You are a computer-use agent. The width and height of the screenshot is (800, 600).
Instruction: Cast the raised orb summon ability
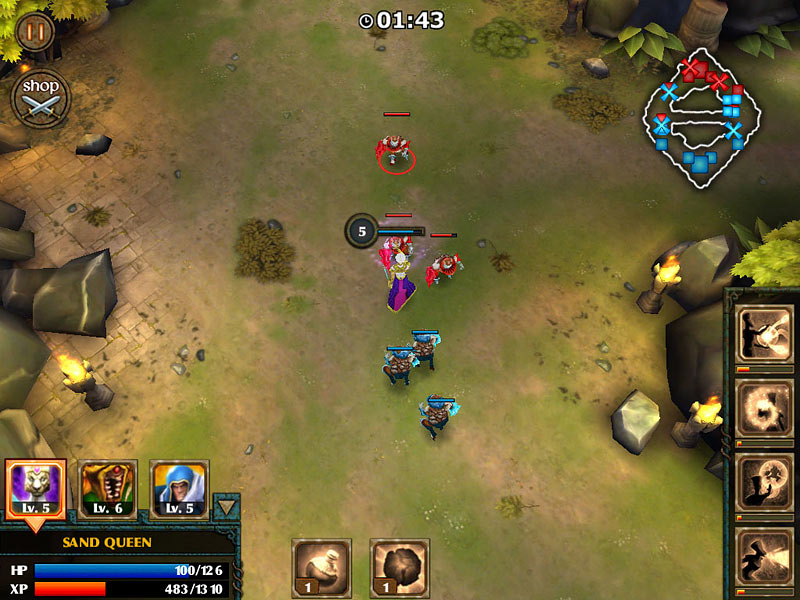point(765,482)
